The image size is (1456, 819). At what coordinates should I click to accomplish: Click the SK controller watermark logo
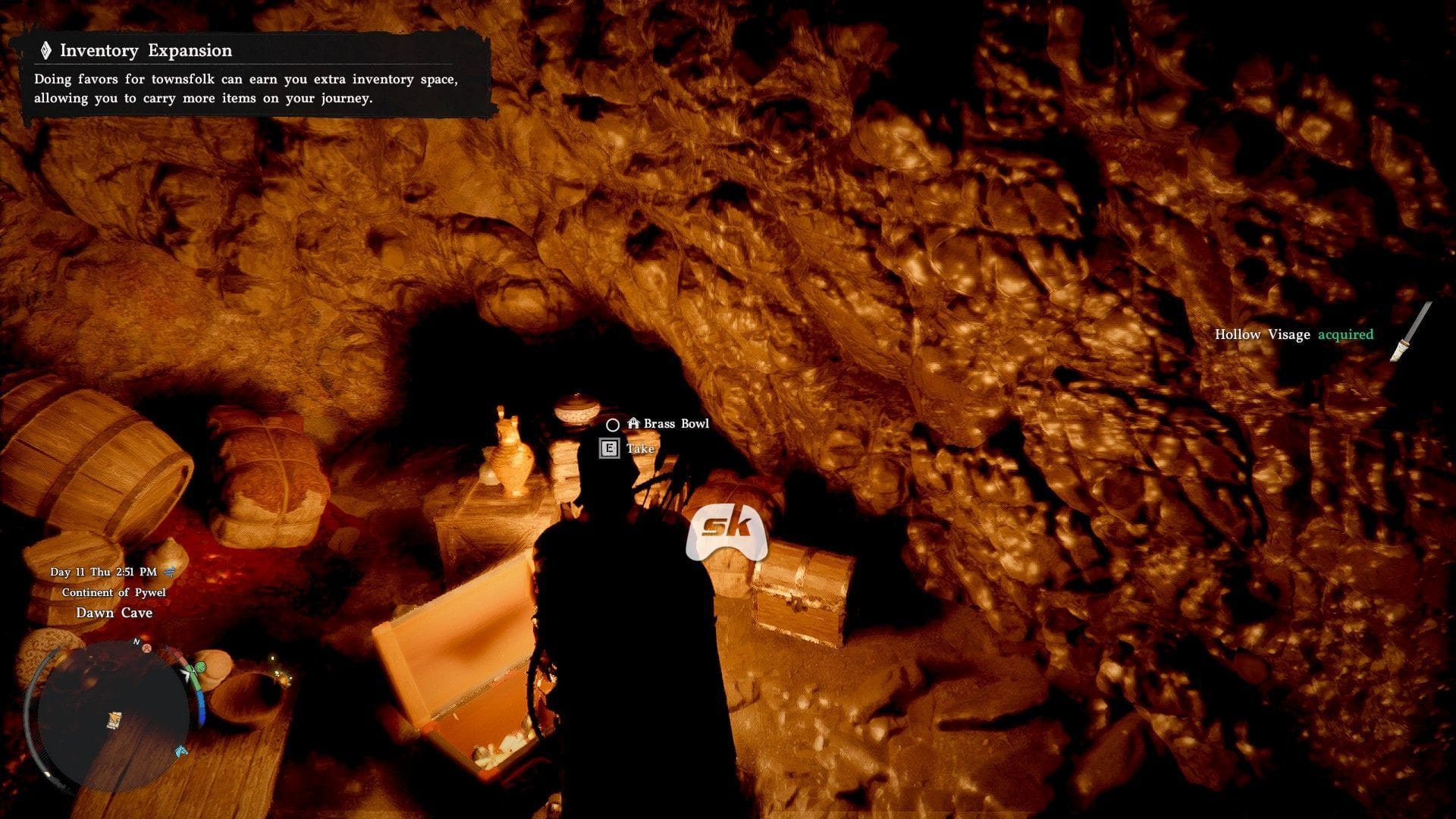[726, 532]
